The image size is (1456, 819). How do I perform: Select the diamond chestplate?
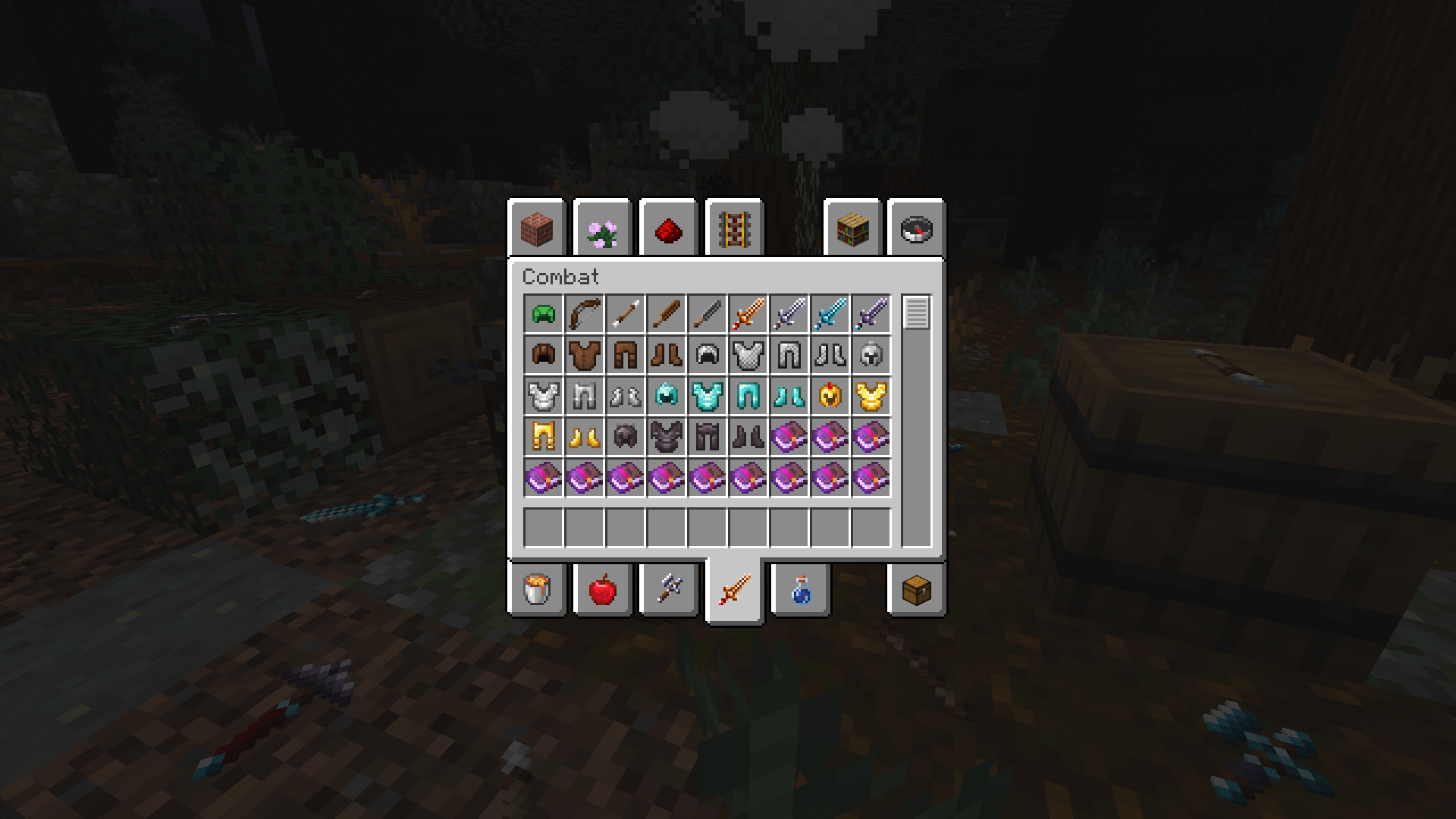708,395
